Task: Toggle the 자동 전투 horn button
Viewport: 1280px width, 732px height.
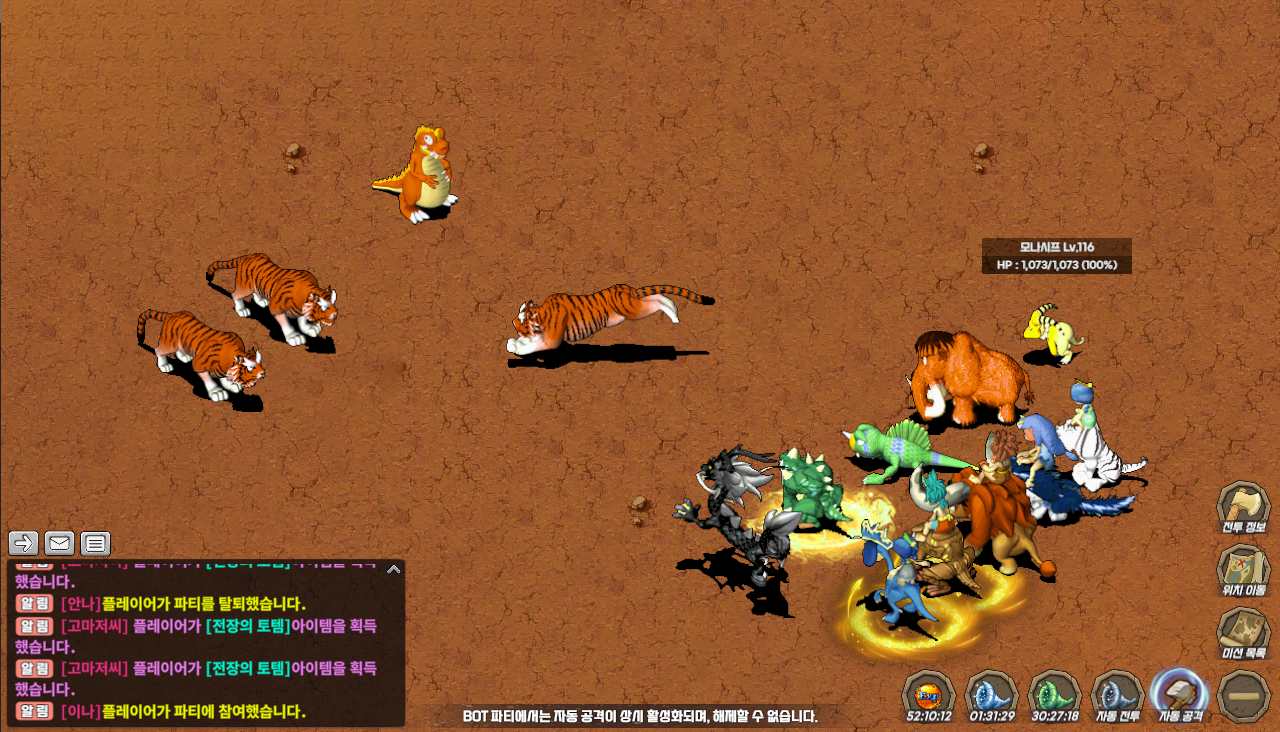Action: click(1117, 692)
